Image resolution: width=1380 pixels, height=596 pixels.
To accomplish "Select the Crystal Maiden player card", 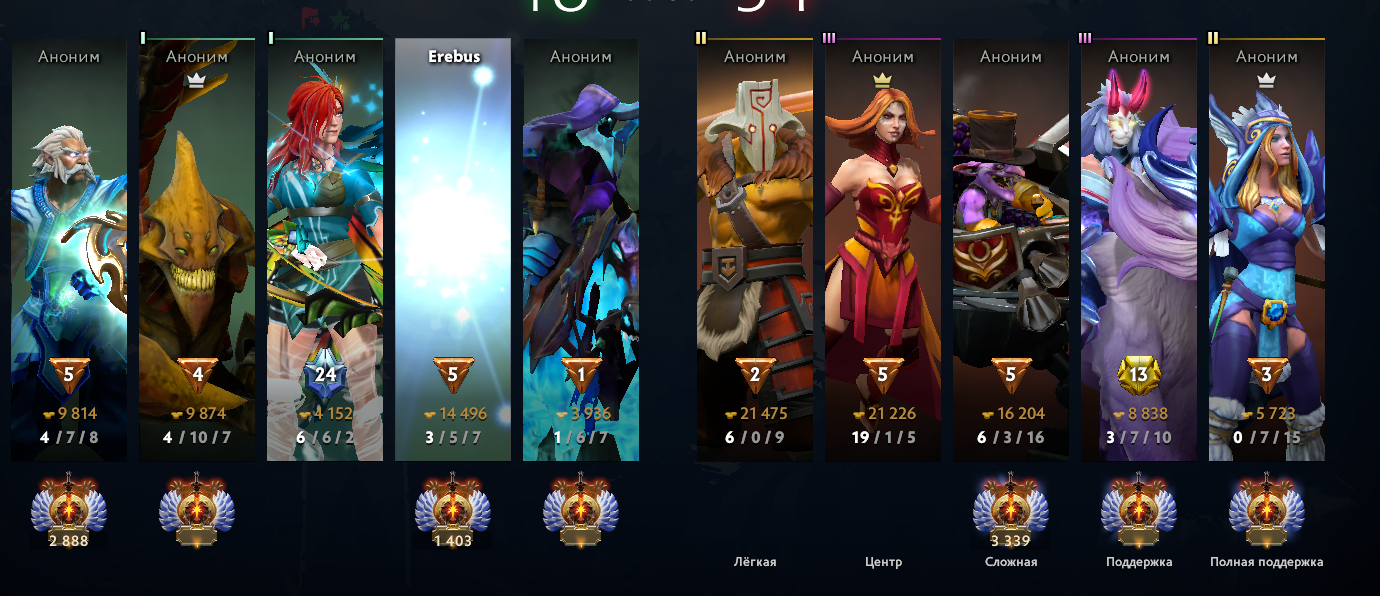I will (1267, 250).
